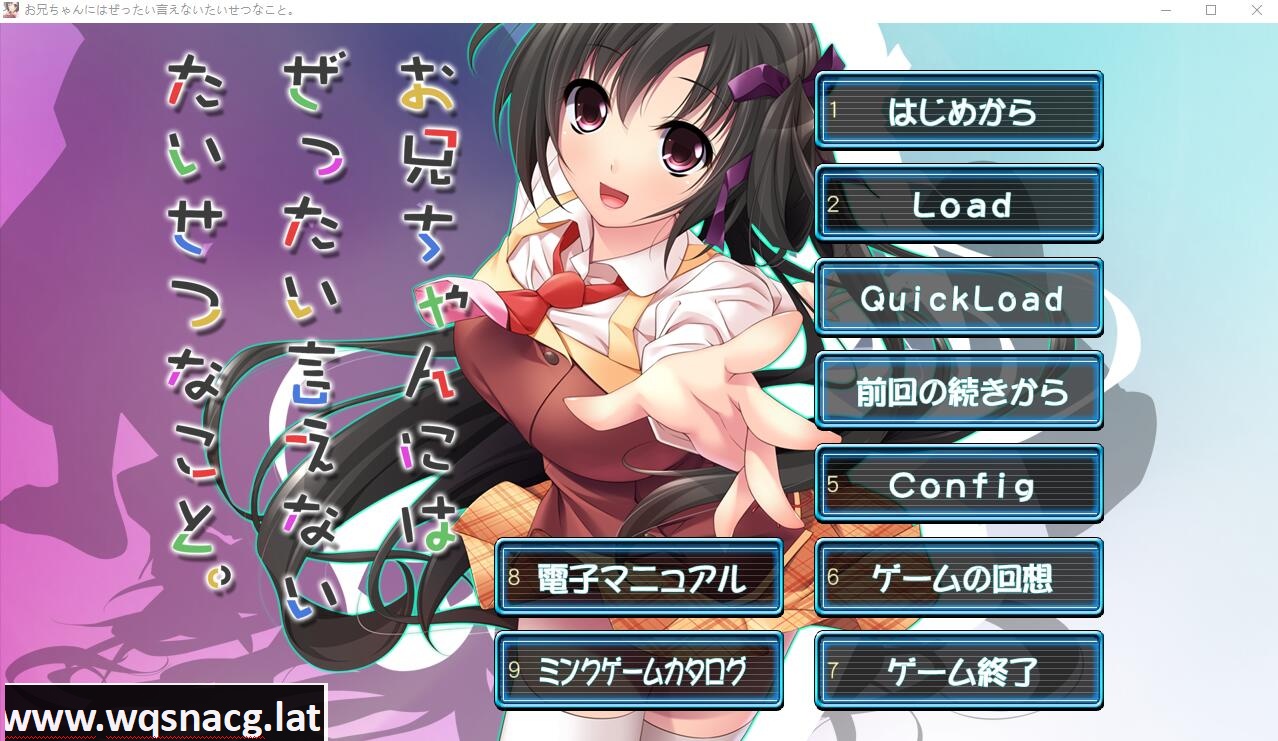Quit with ゲーム終了 button

tap(959, 671)
